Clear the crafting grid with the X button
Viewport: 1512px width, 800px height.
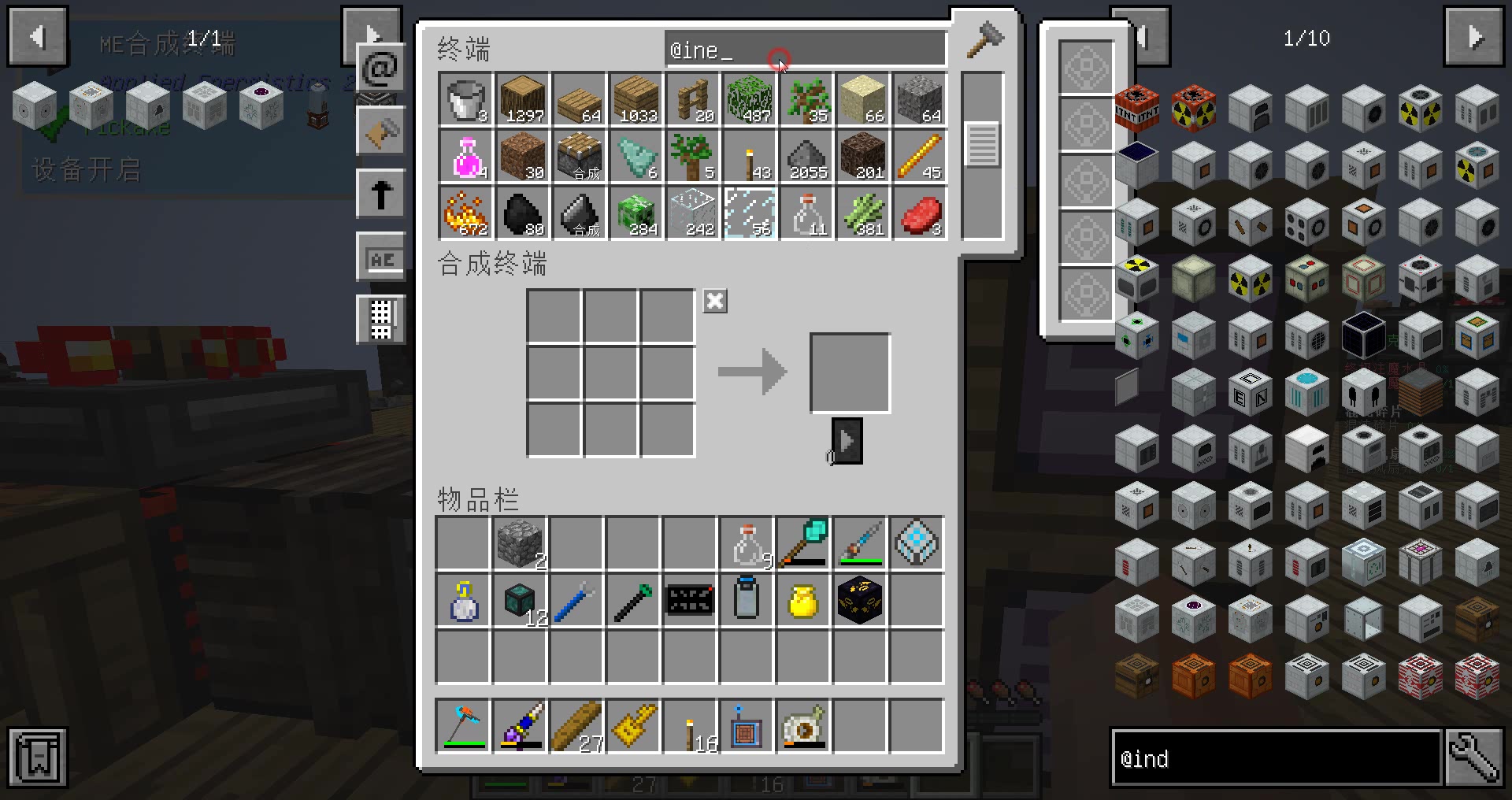tap(715, 301)
